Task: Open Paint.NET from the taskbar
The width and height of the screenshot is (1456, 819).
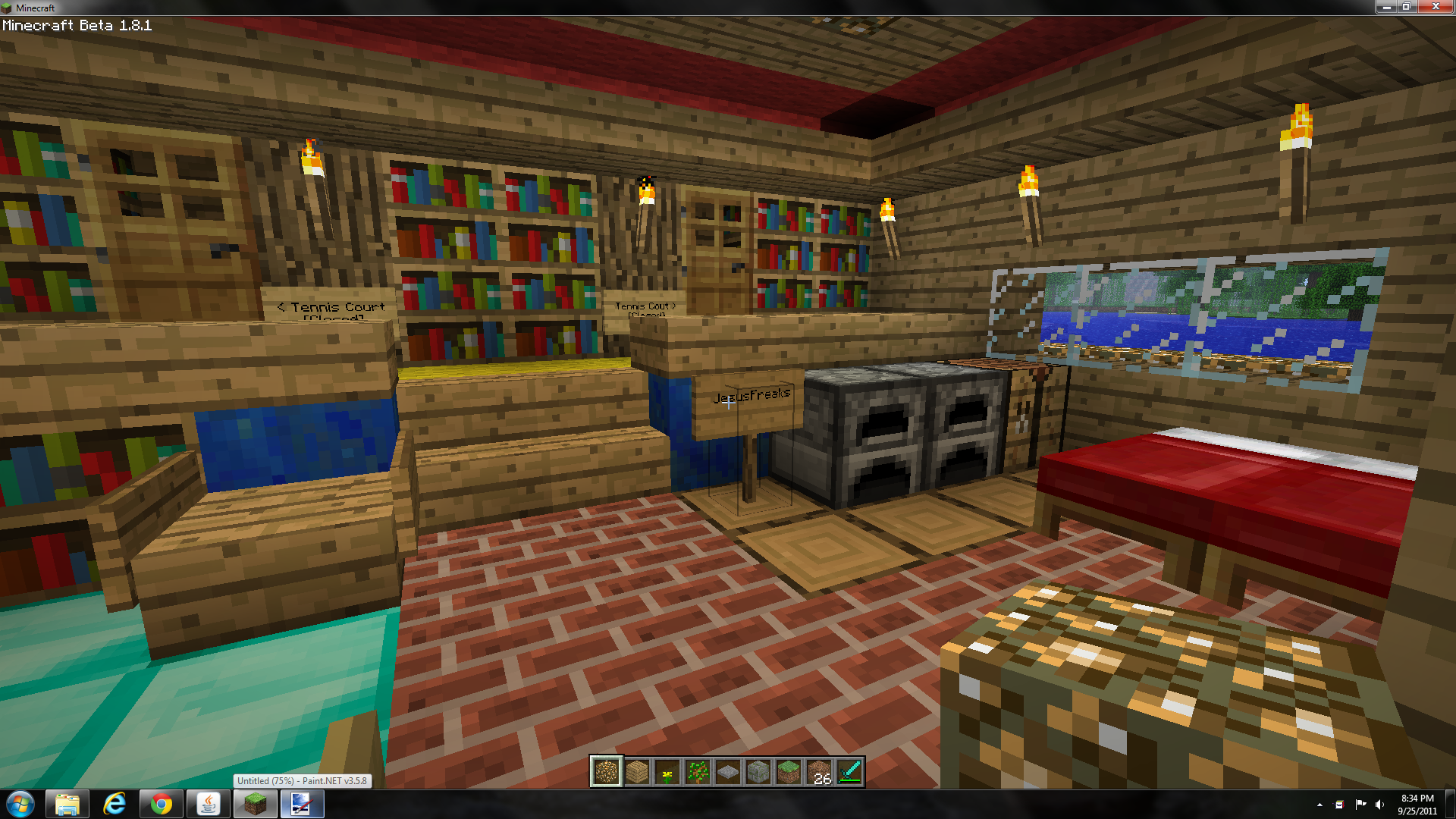Action: pos(302,804)
